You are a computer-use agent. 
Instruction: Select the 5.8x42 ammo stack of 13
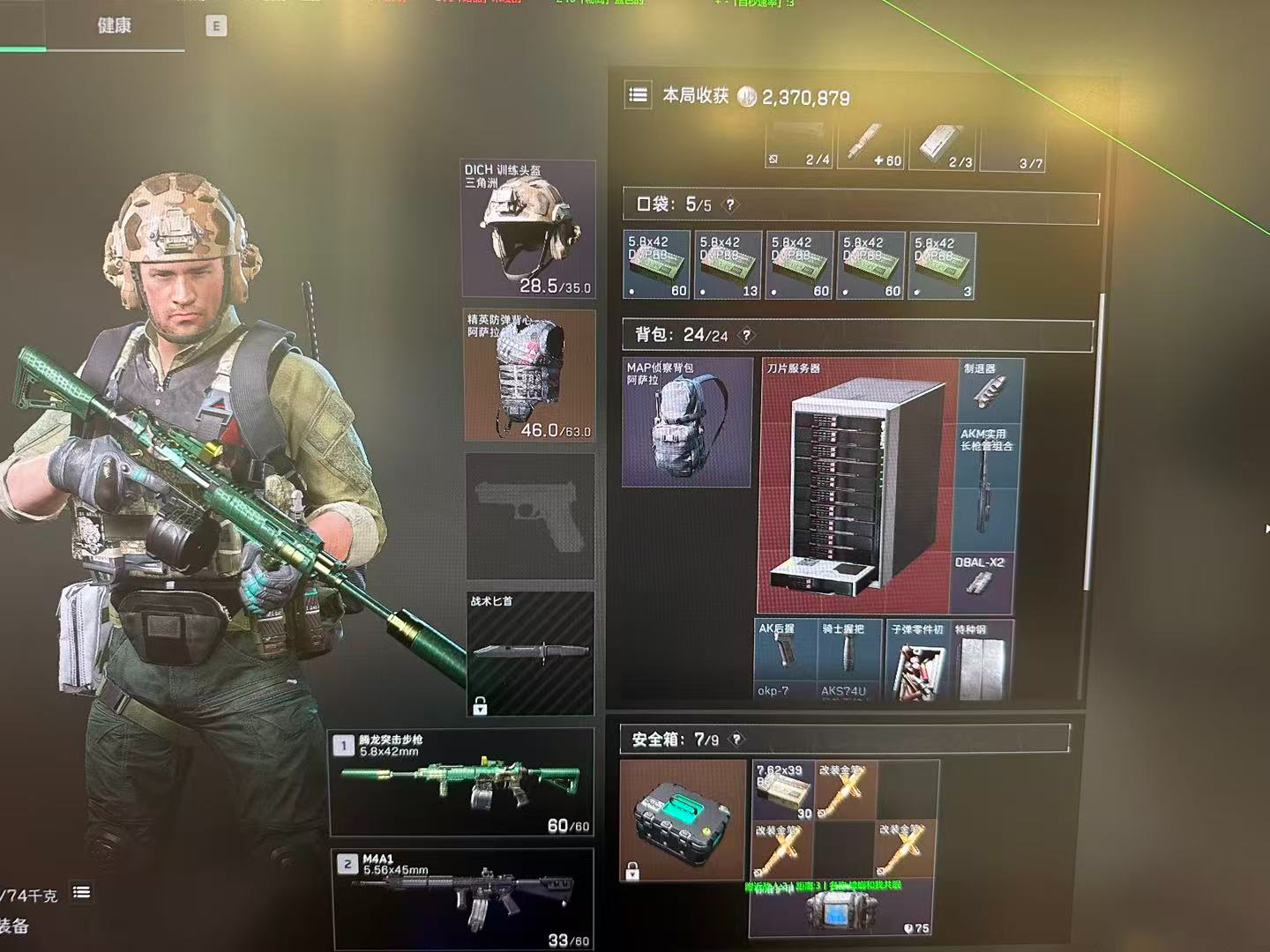click(x=728, y=265)
